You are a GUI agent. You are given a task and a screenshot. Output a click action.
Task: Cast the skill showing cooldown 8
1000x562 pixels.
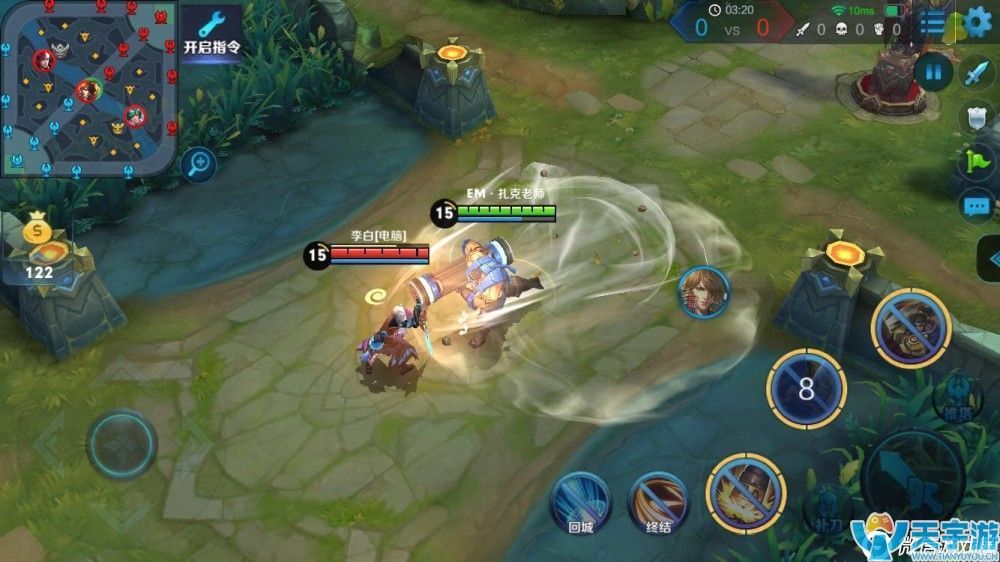806,389
